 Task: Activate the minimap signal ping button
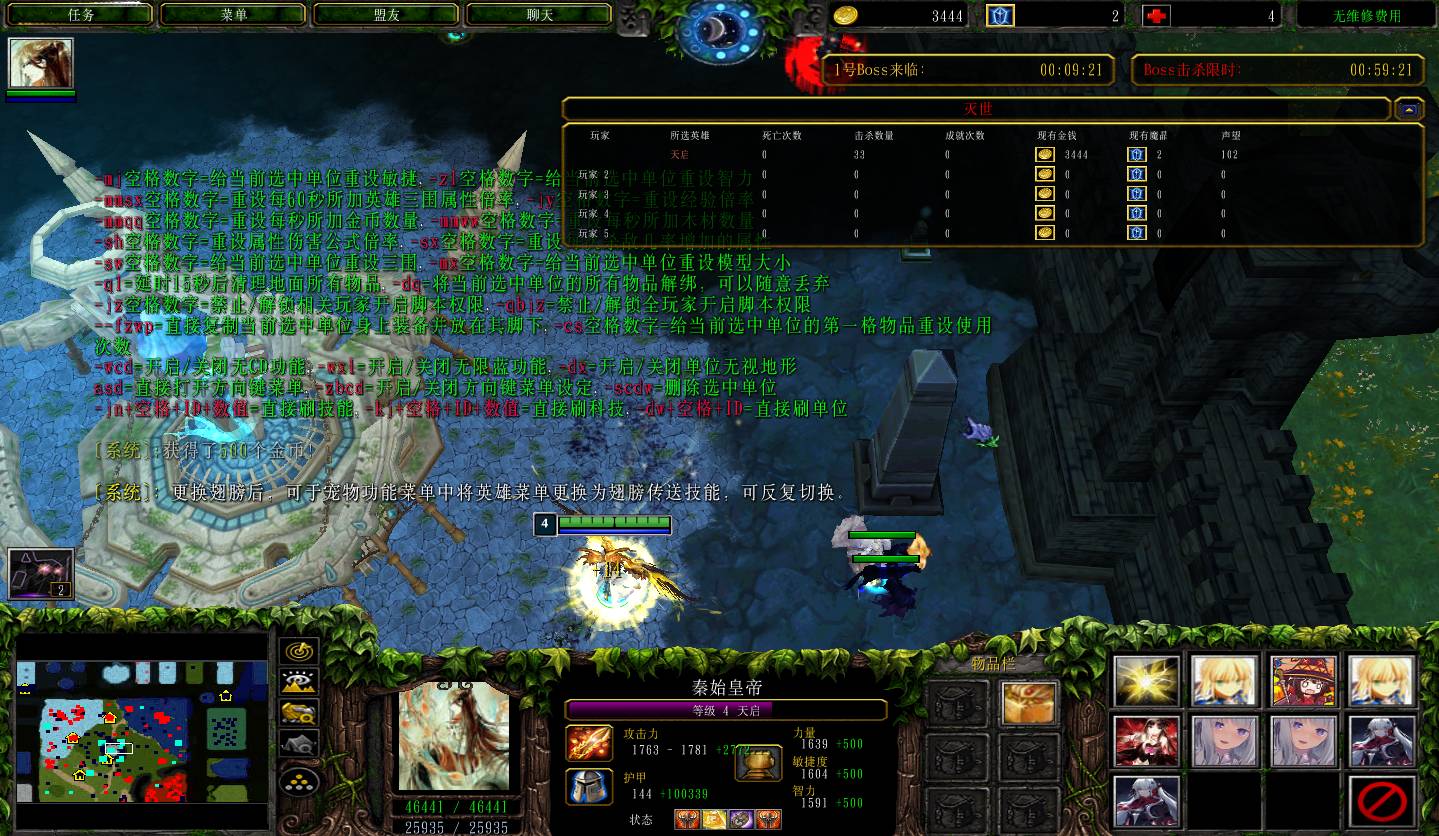pos(299,651)
